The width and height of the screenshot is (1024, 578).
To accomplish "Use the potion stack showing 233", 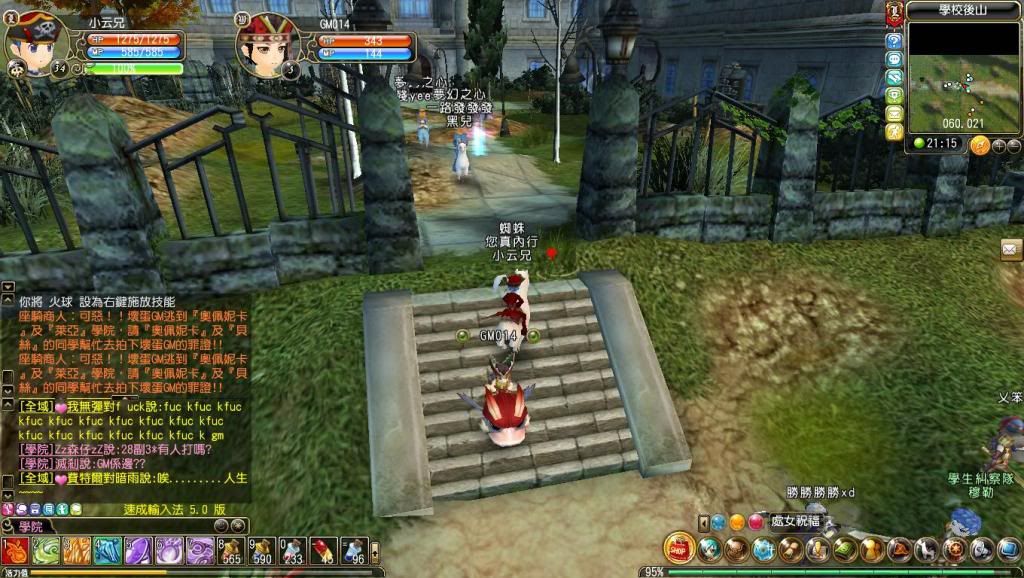I will click(293, 551).
